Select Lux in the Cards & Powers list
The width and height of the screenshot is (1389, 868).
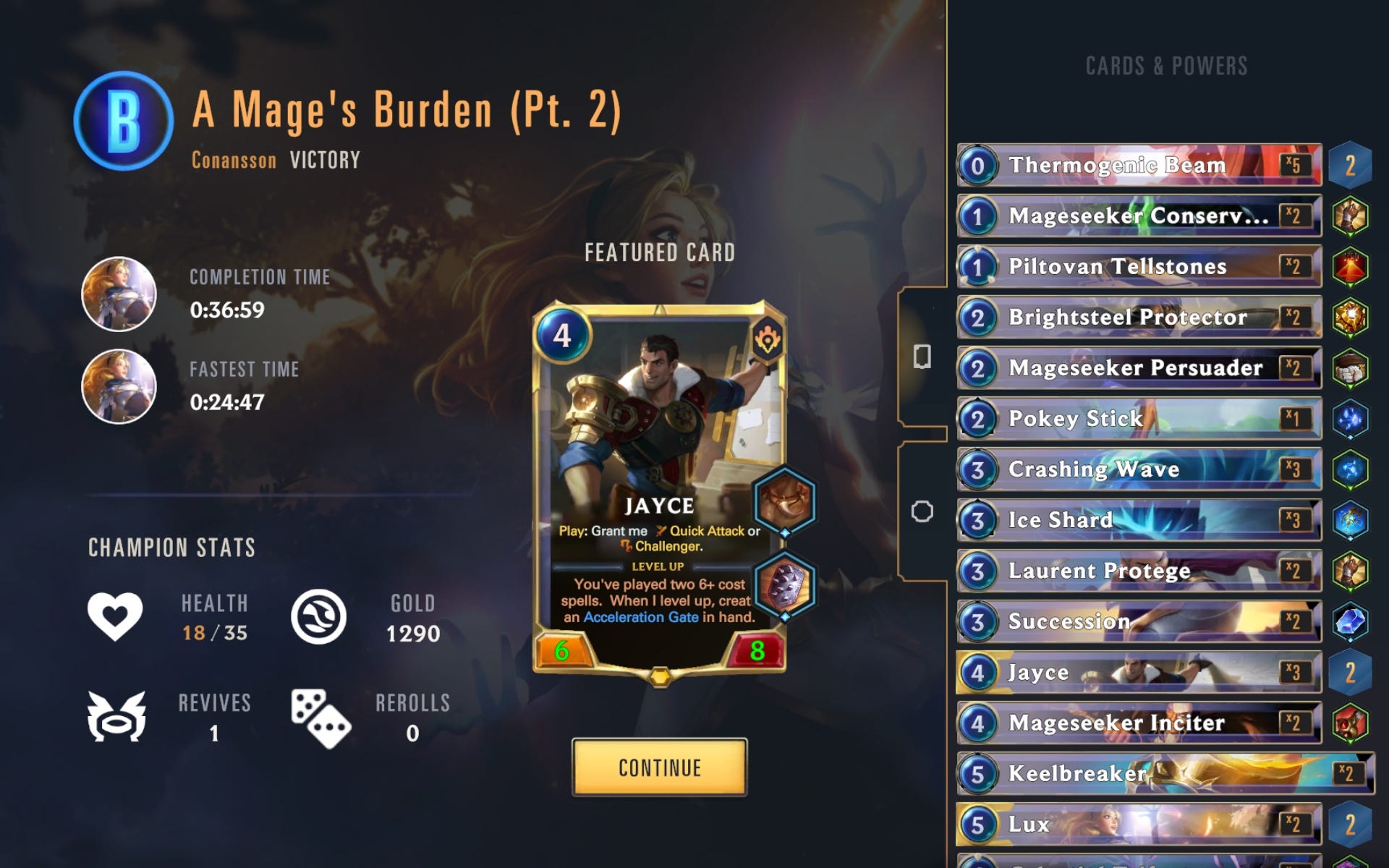[1136, 824]
